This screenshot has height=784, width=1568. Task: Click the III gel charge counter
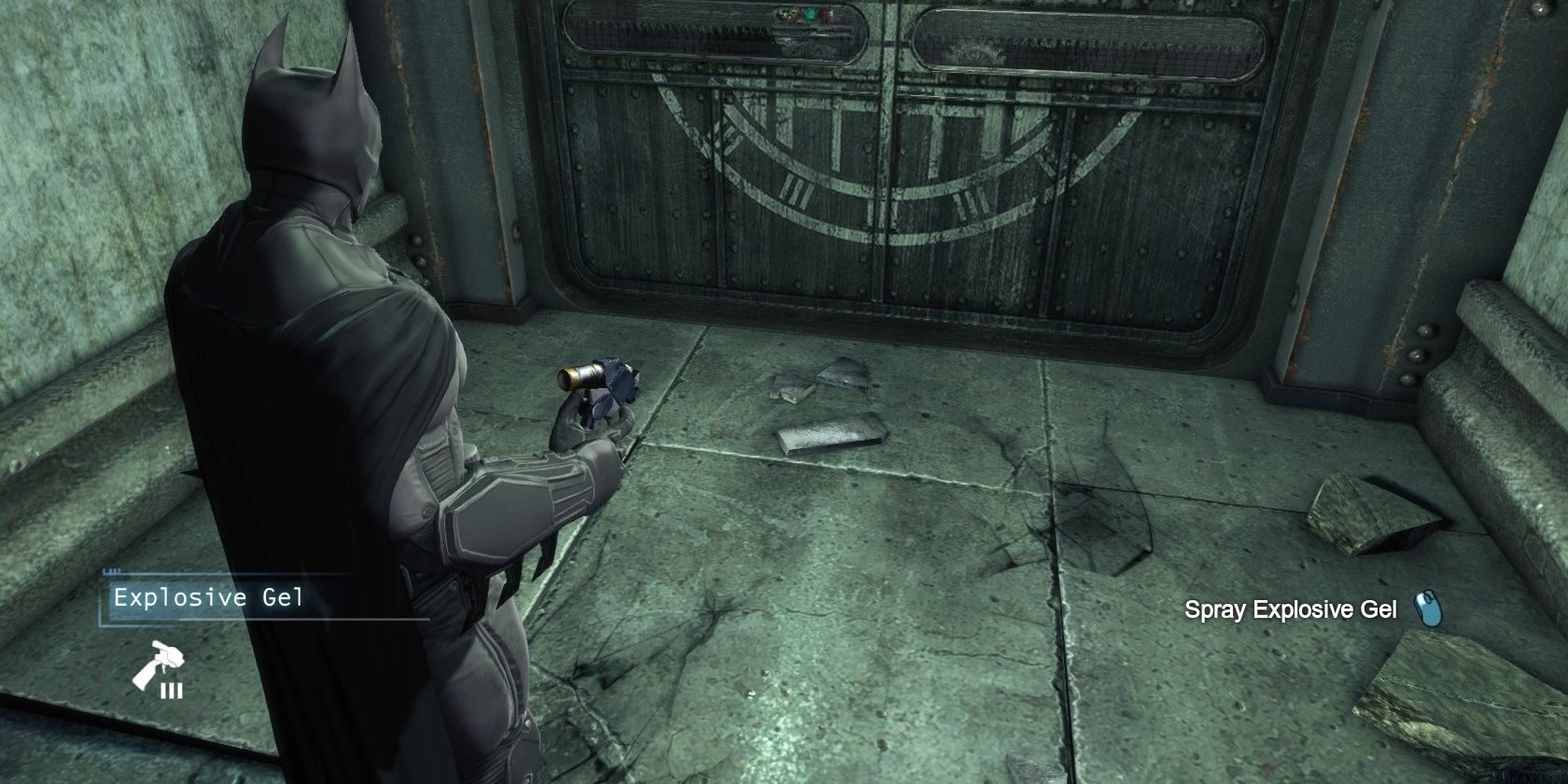172,692
